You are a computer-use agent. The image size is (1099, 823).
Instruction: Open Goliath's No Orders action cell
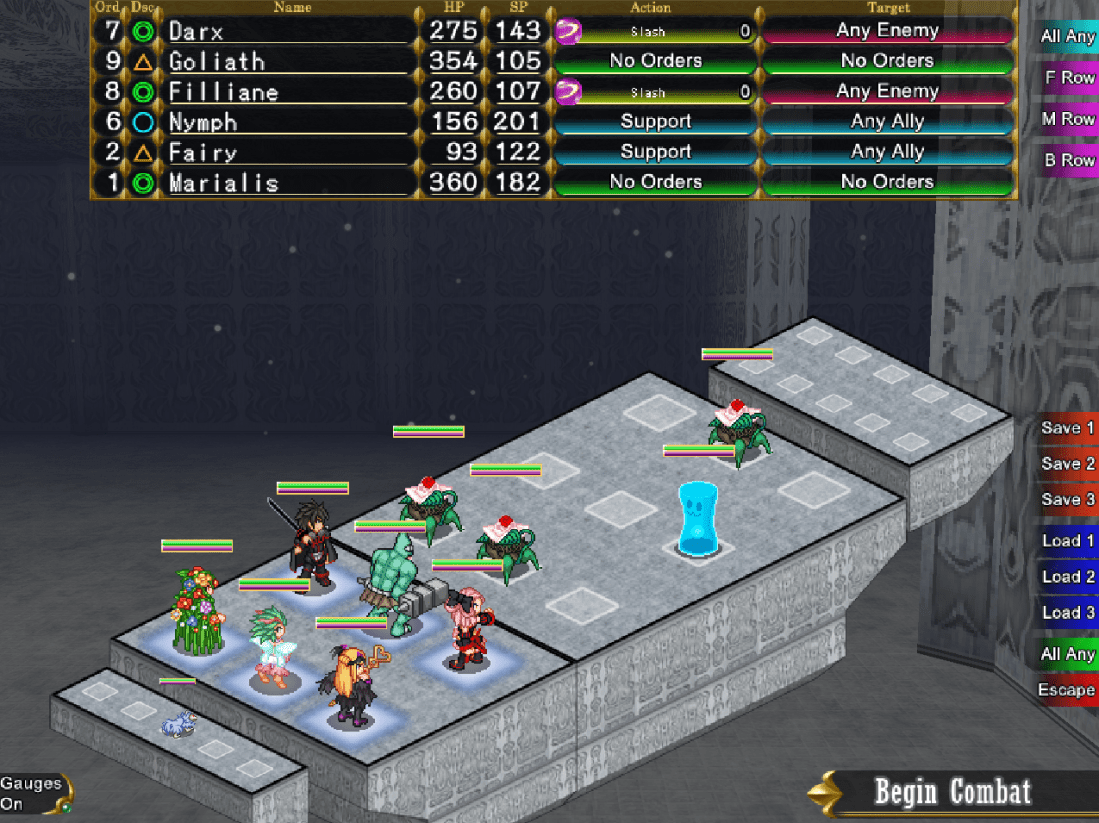(x=655, y=61)
